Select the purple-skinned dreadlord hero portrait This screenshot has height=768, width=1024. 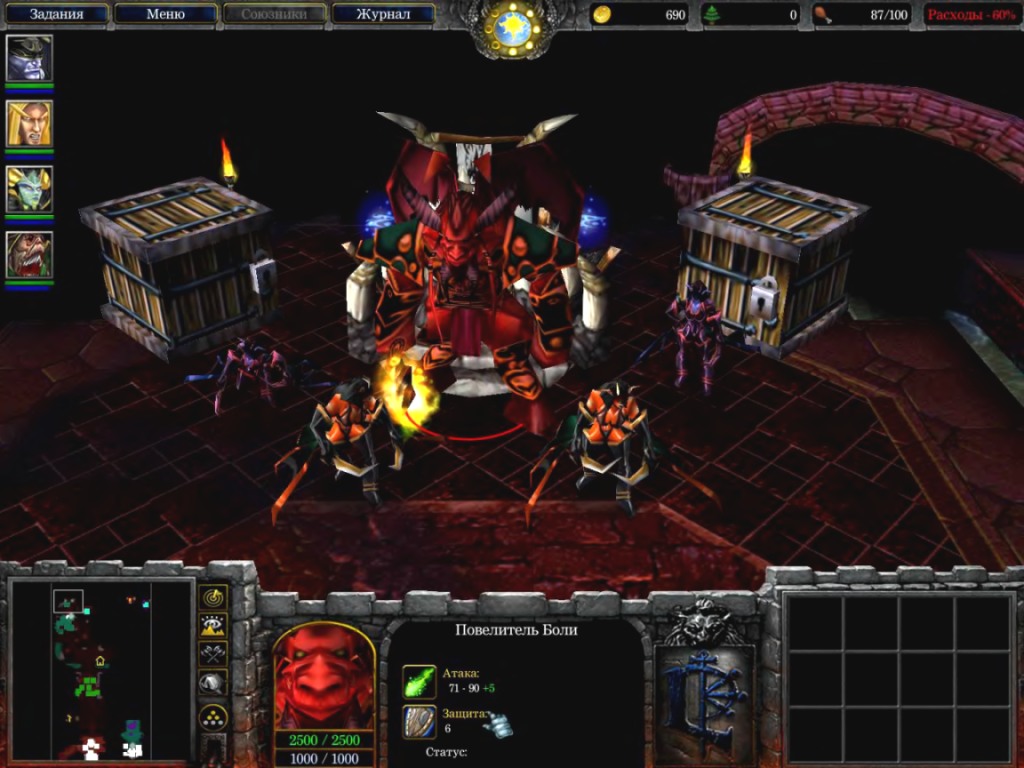click(x=29, y=58)
